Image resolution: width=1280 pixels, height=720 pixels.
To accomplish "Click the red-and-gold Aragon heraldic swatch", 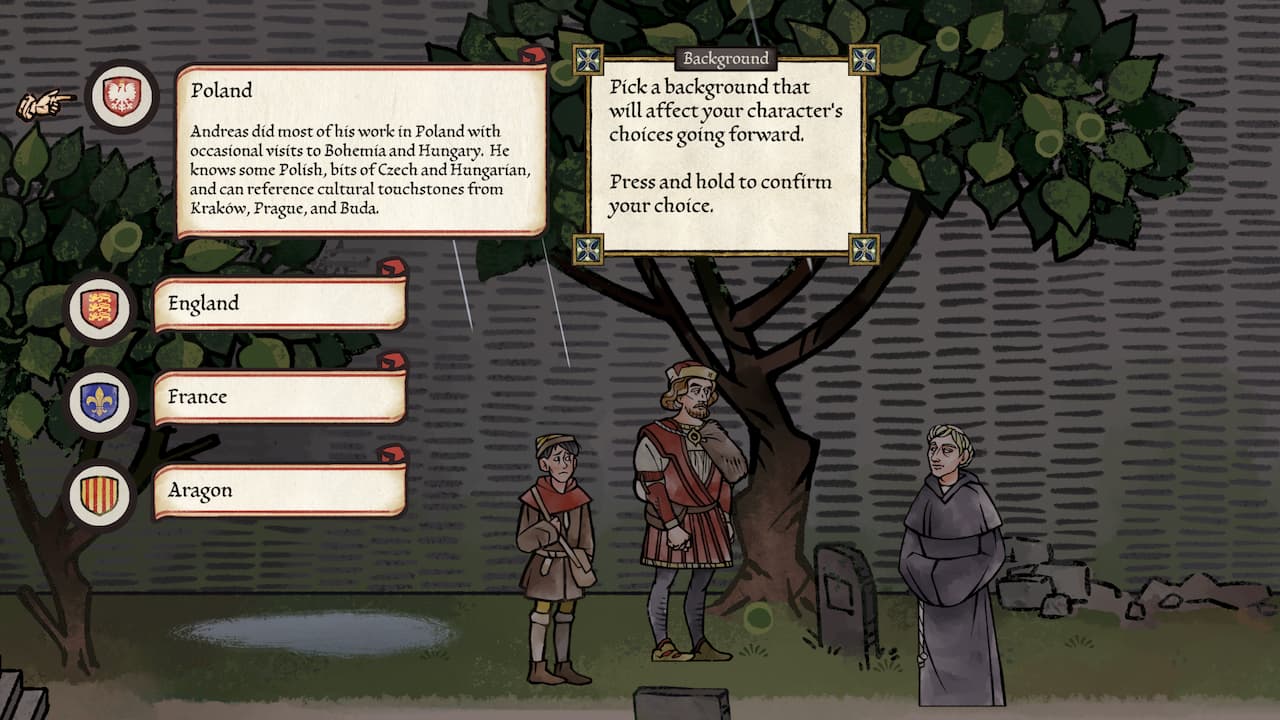I will tap(99, 491).
